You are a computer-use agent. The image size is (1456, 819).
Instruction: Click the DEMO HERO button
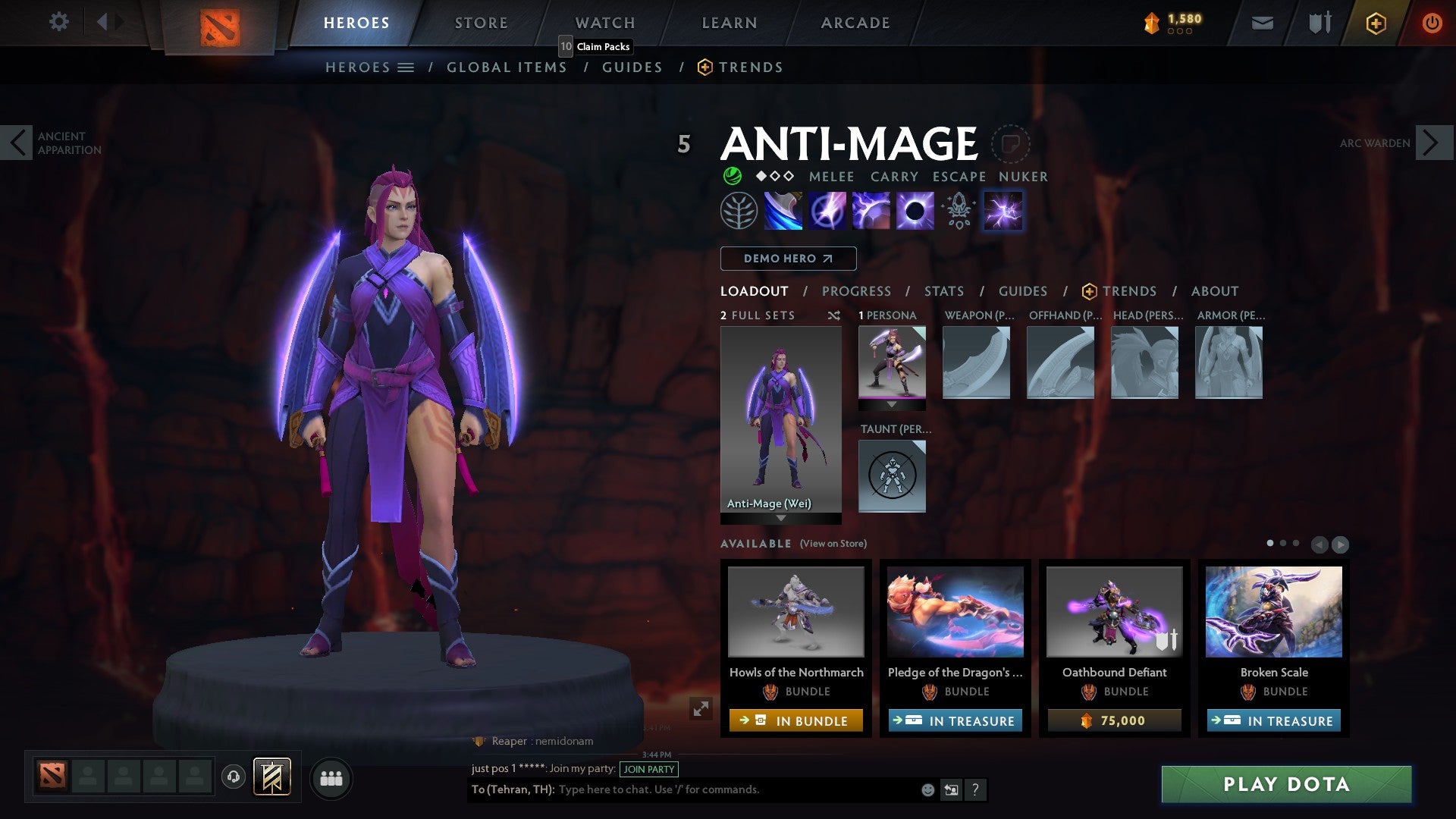coord(787,259)
